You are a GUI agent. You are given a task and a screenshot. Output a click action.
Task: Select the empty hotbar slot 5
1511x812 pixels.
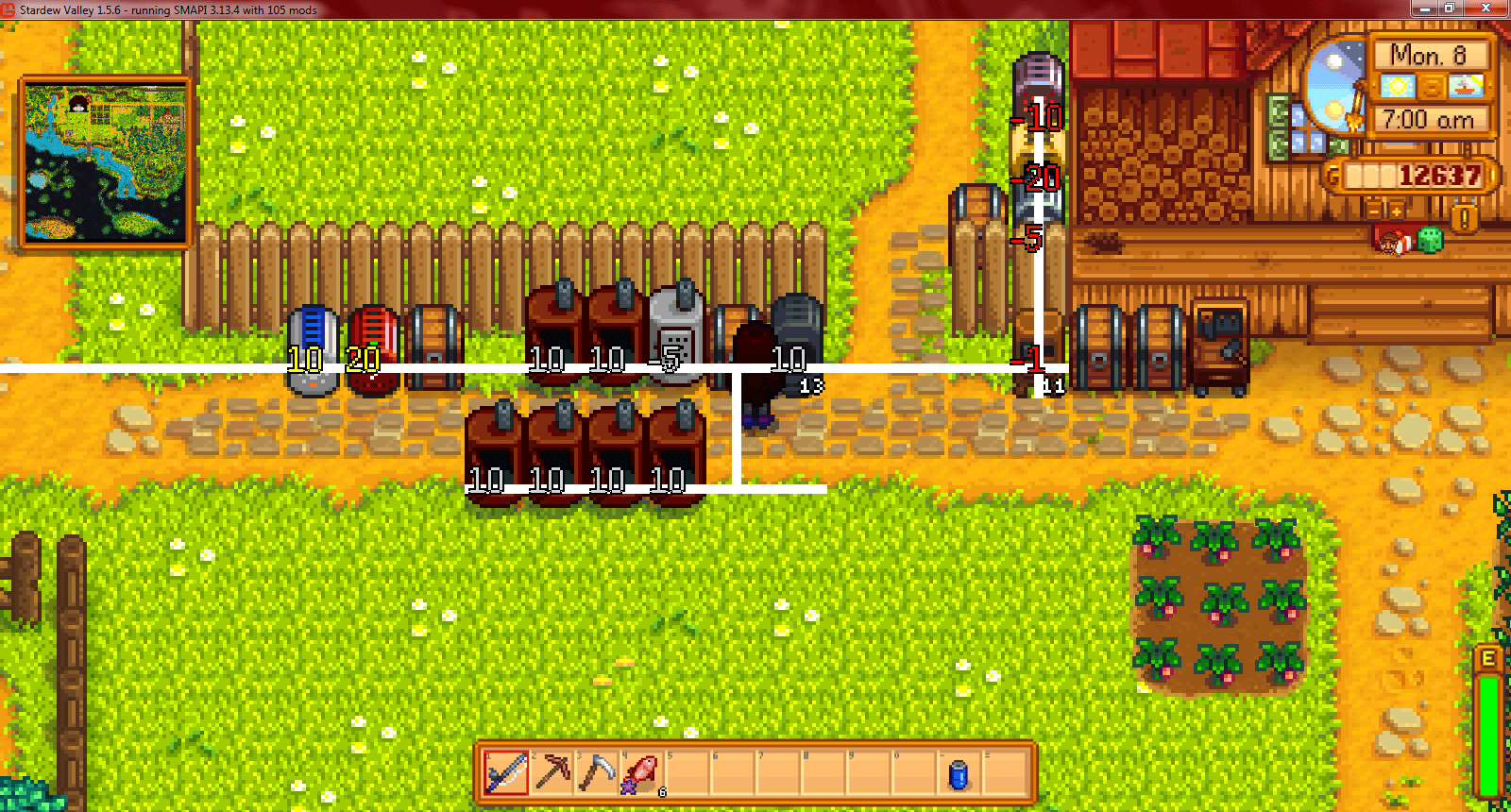pyautogui.click(x=685, y=772)
